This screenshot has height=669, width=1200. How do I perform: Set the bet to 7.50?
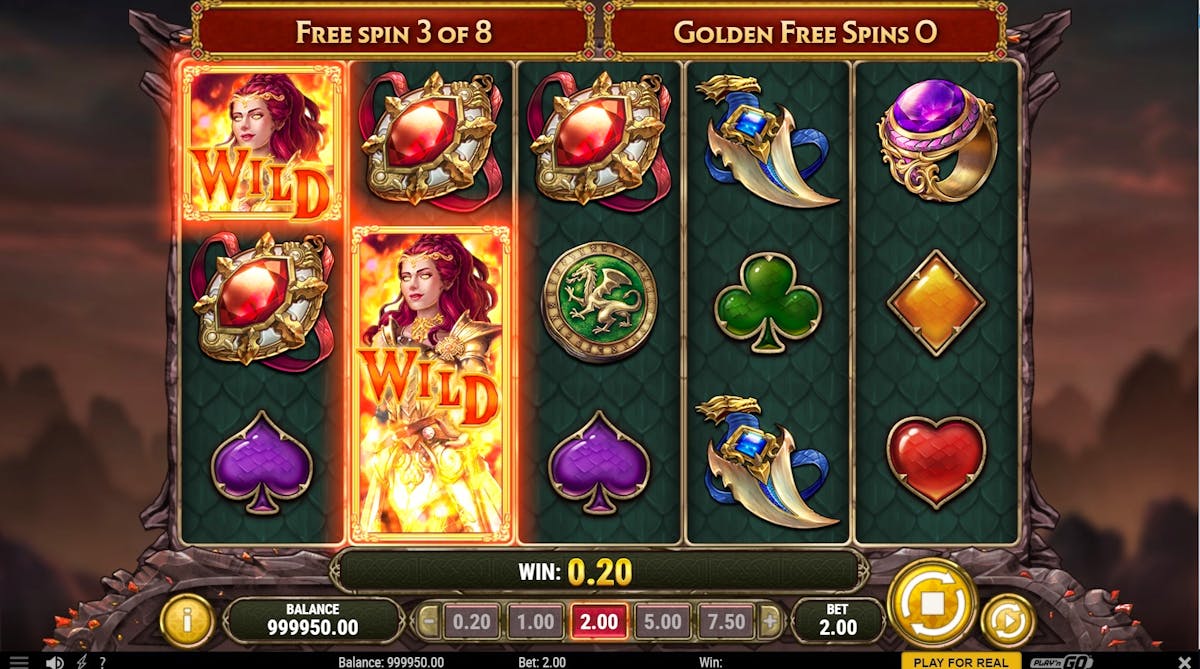pos(726,622)
